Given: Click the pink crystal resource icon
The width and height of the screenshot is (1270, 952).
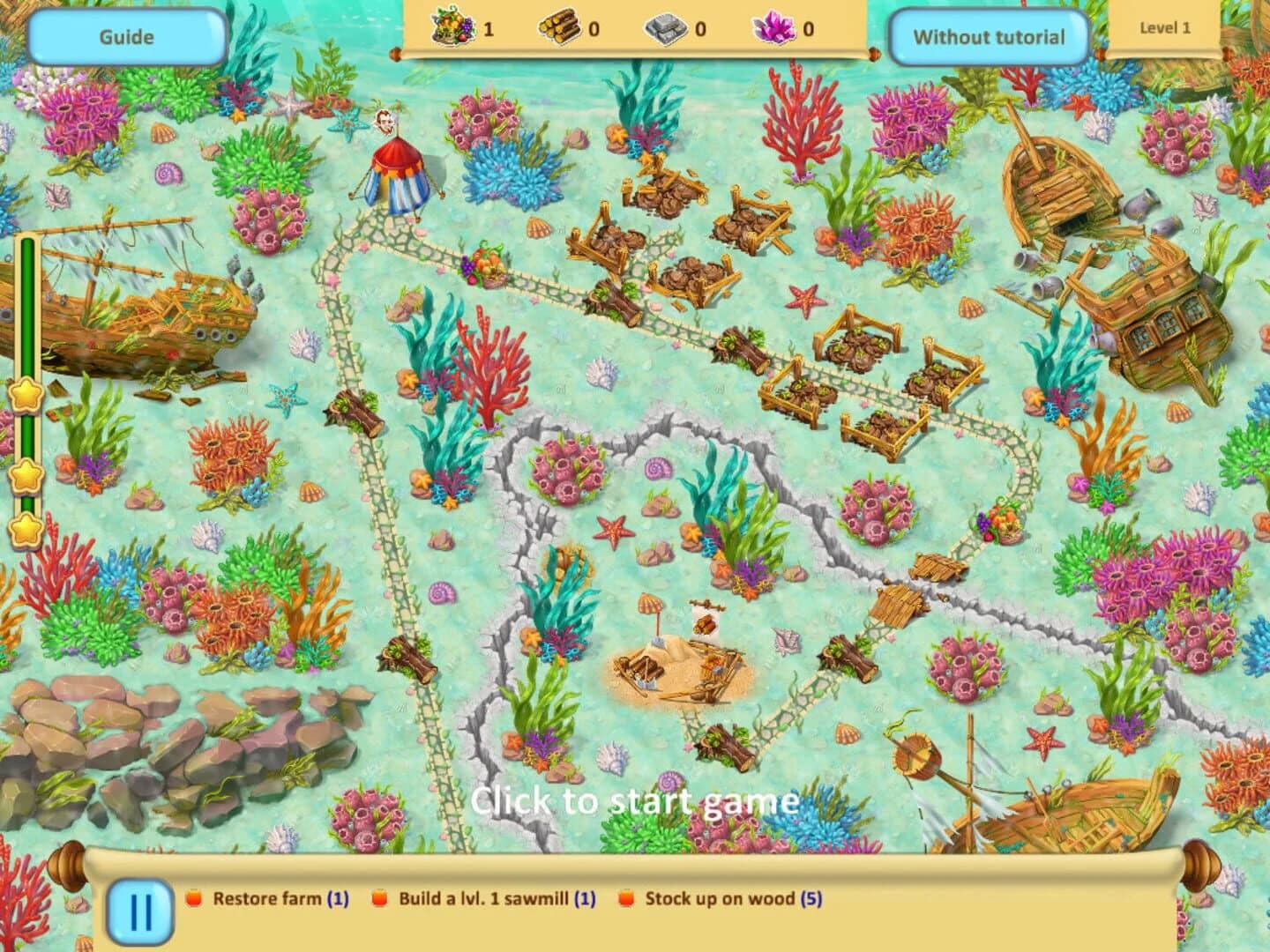Looking at the screenshot, I should coord(773,29).
